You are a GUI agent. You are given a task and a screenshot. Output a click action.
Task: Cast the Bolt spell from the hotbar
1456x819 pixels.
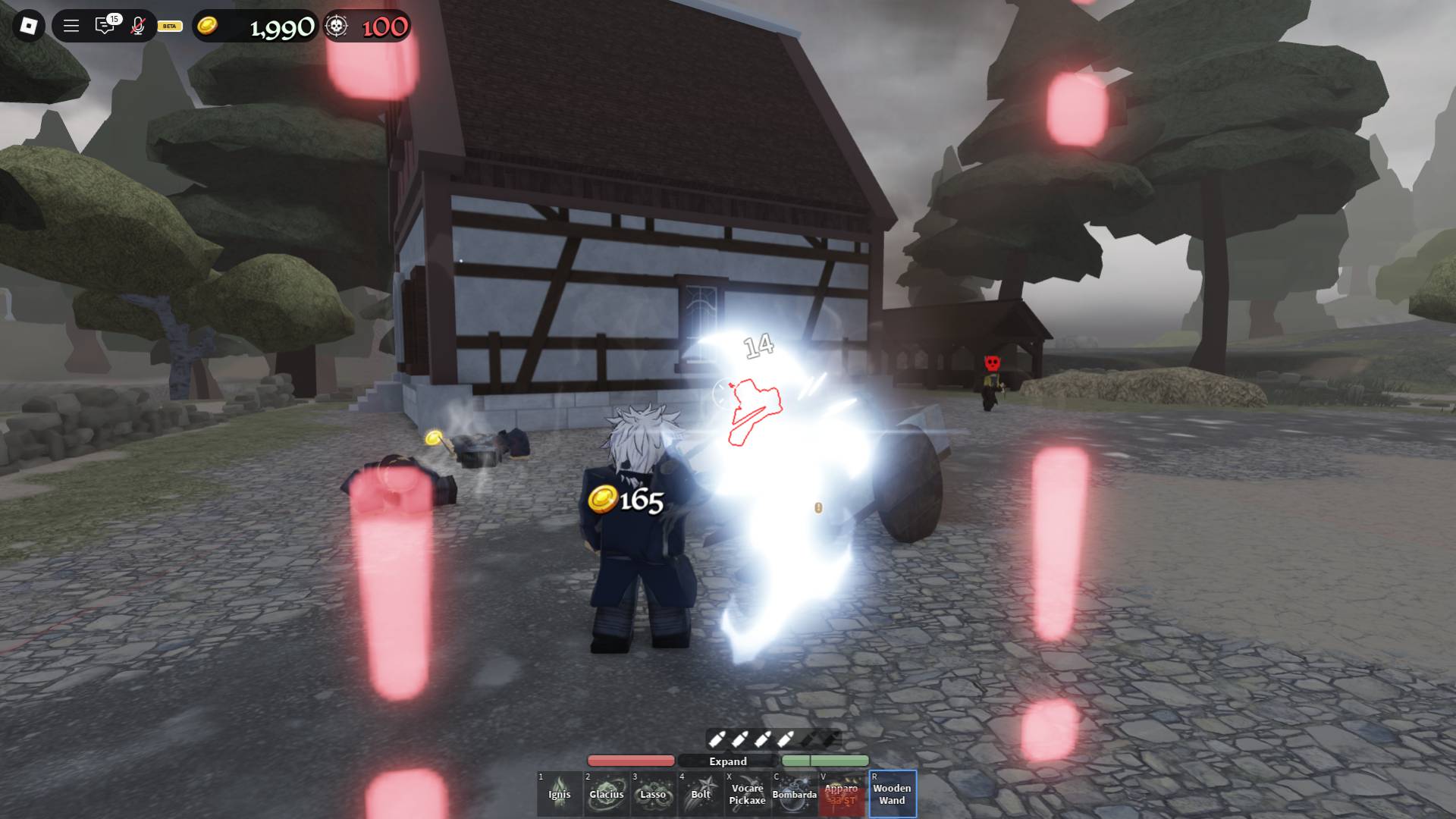coord(700,794)
